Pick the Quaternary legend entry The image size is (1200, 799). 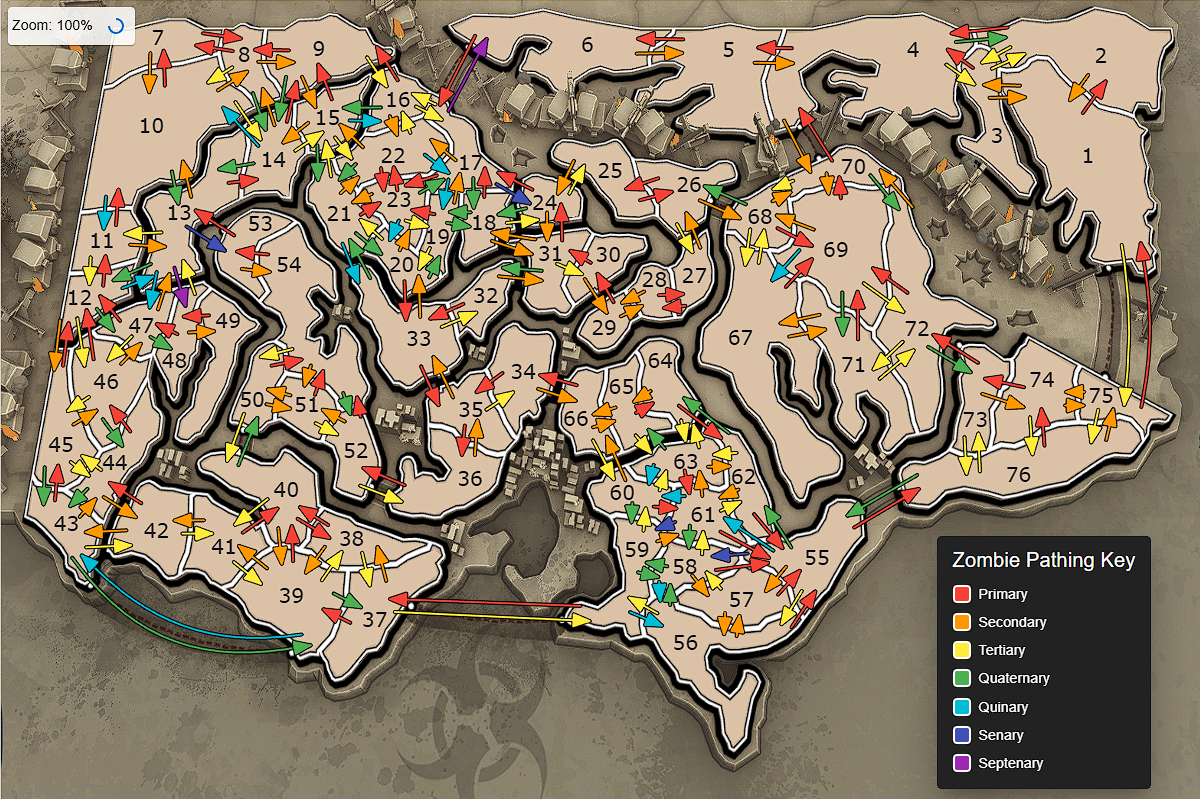[x=1013, y=678]
